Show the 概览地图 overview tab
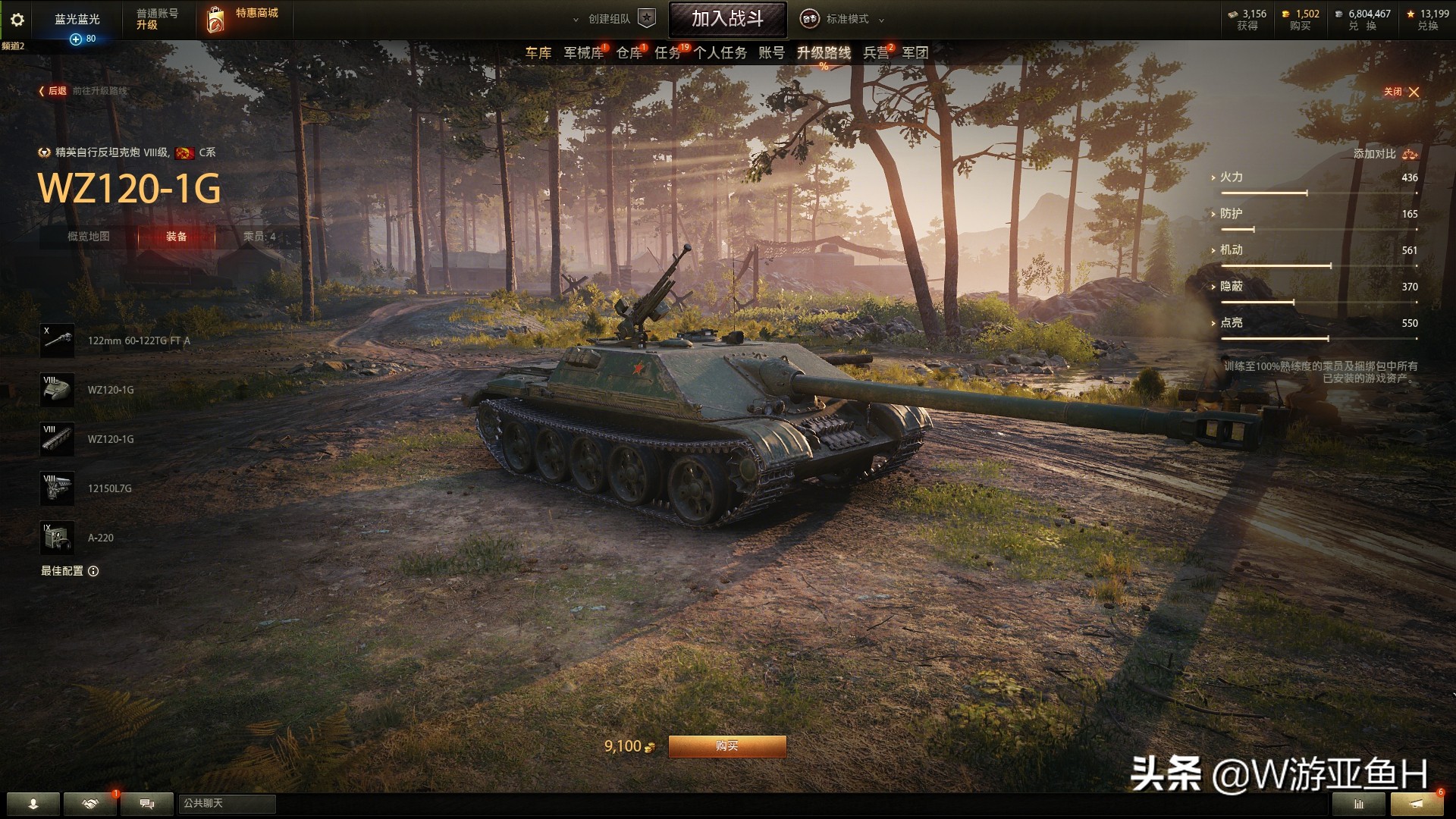The image size is (1456, 819). point(89,237)
